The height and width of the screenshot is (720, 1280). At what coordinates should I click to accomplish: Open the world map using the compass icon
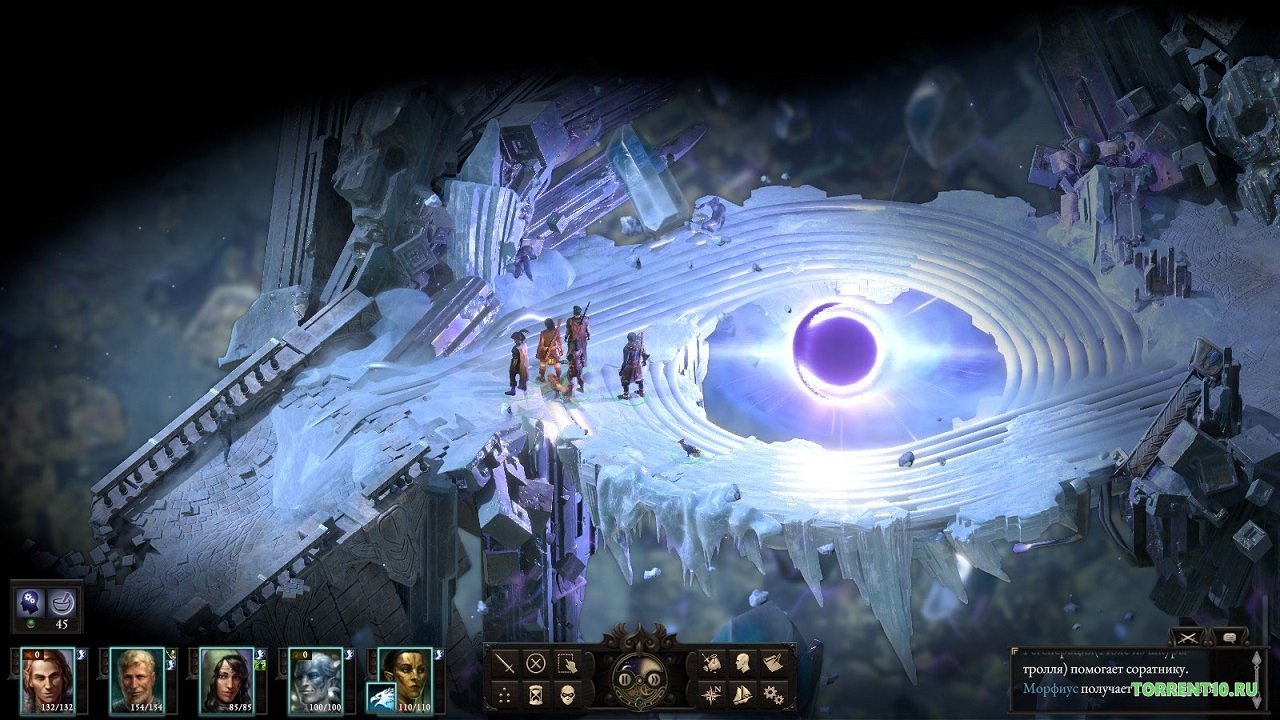pos(714,692)
